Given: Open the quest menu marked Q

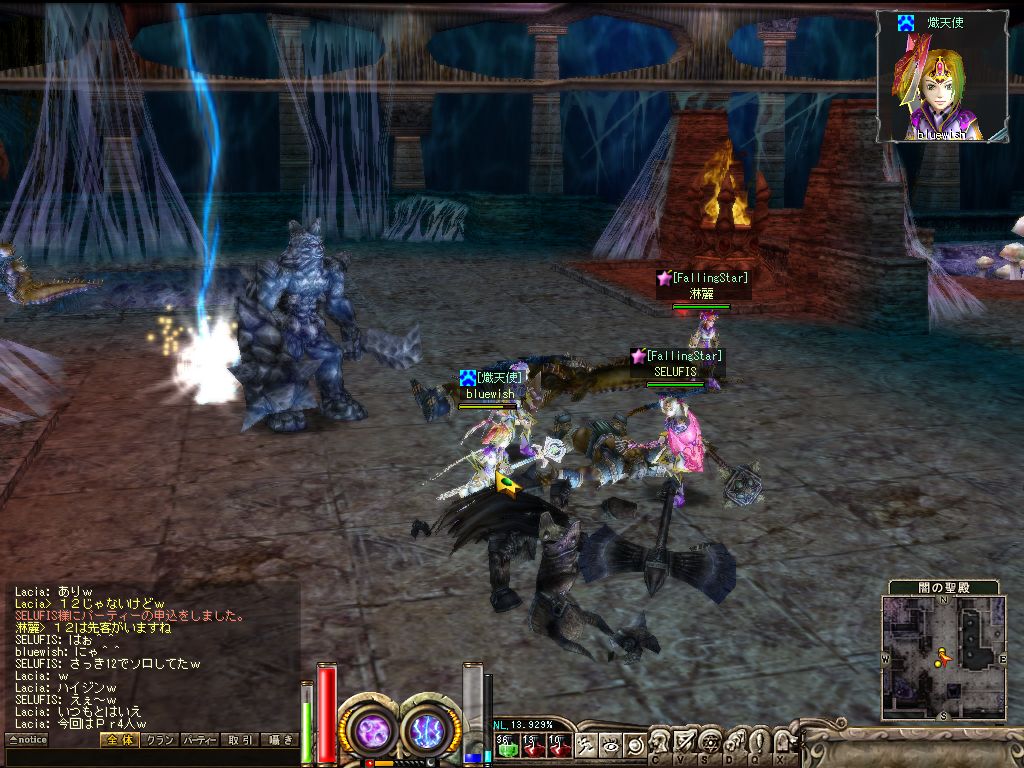Looking at the screenshot, I should click(757, 743).
